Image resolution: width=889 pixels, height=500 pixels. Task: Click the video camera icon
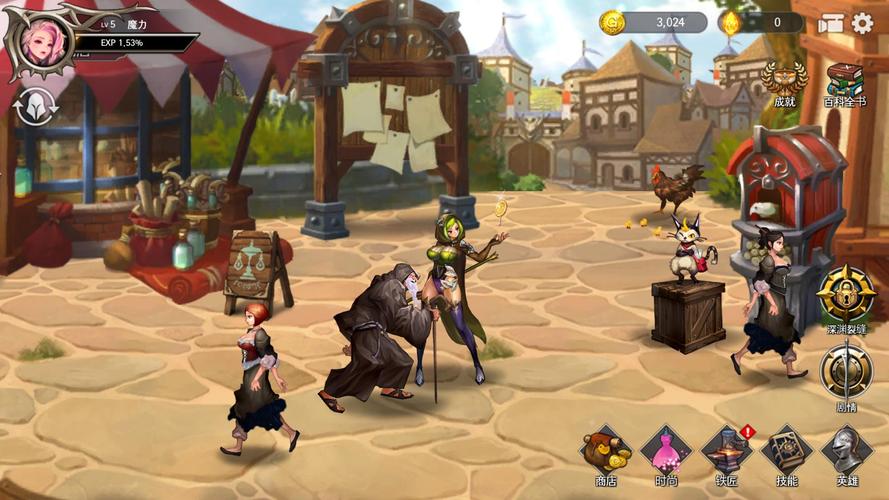point(830,23)
